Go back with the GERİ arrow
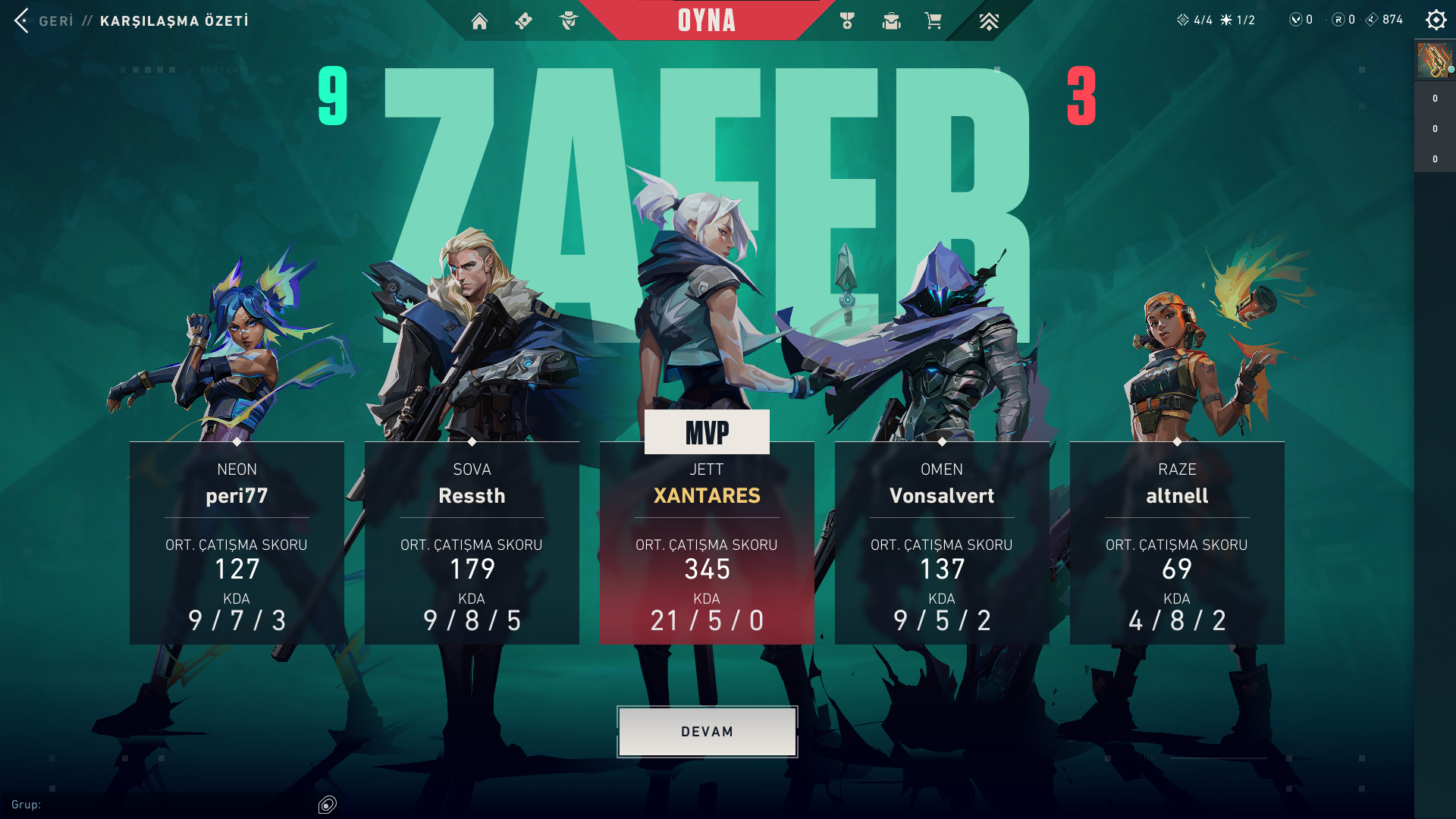The width and height of the screenshot is (1456, 819). (23, 20)
